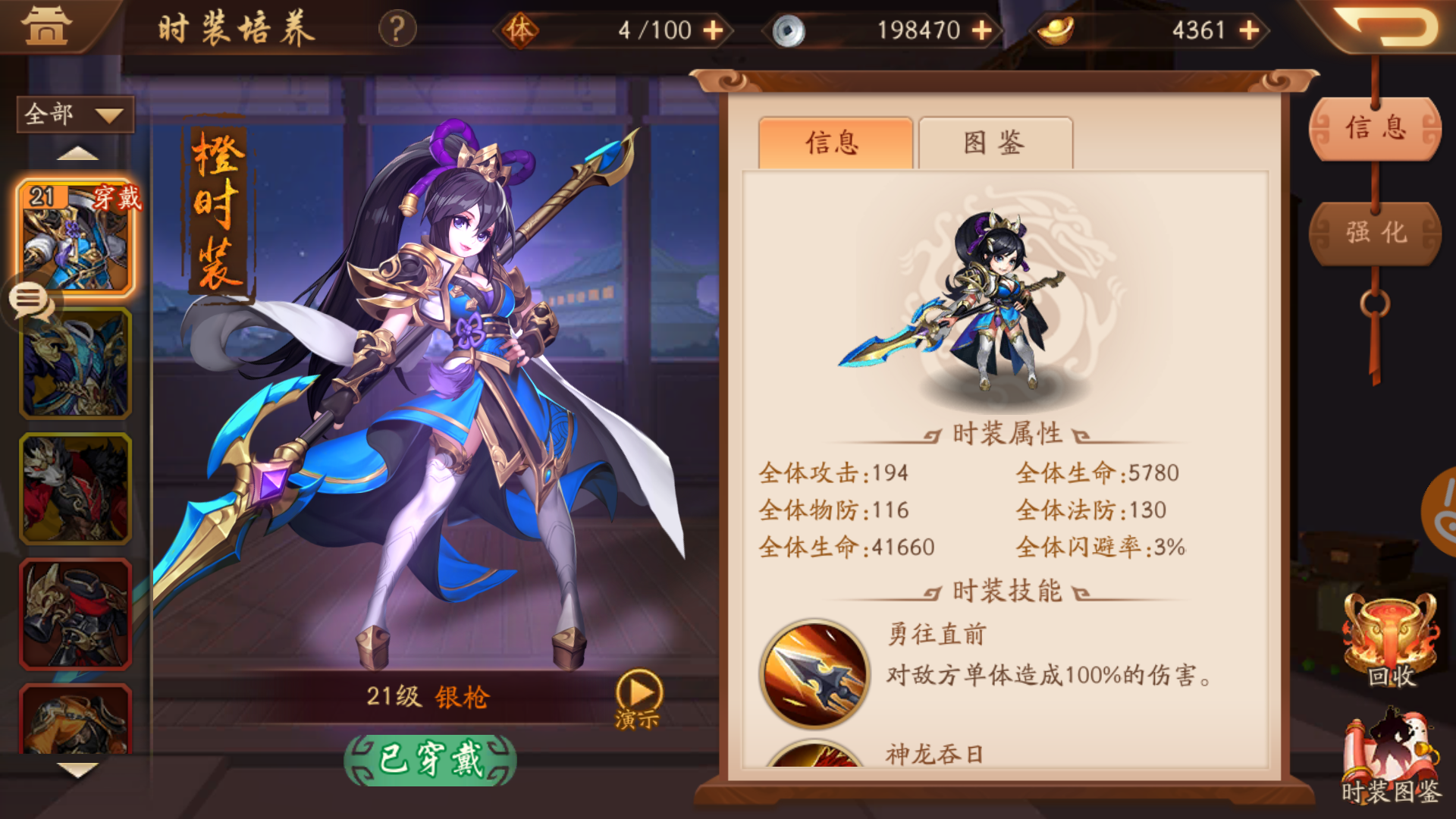Image resolution: width=1456 pixels, height=819 pixels.
Task: Open the 全部 filter dropdown
Action: (x=74, y=114)
